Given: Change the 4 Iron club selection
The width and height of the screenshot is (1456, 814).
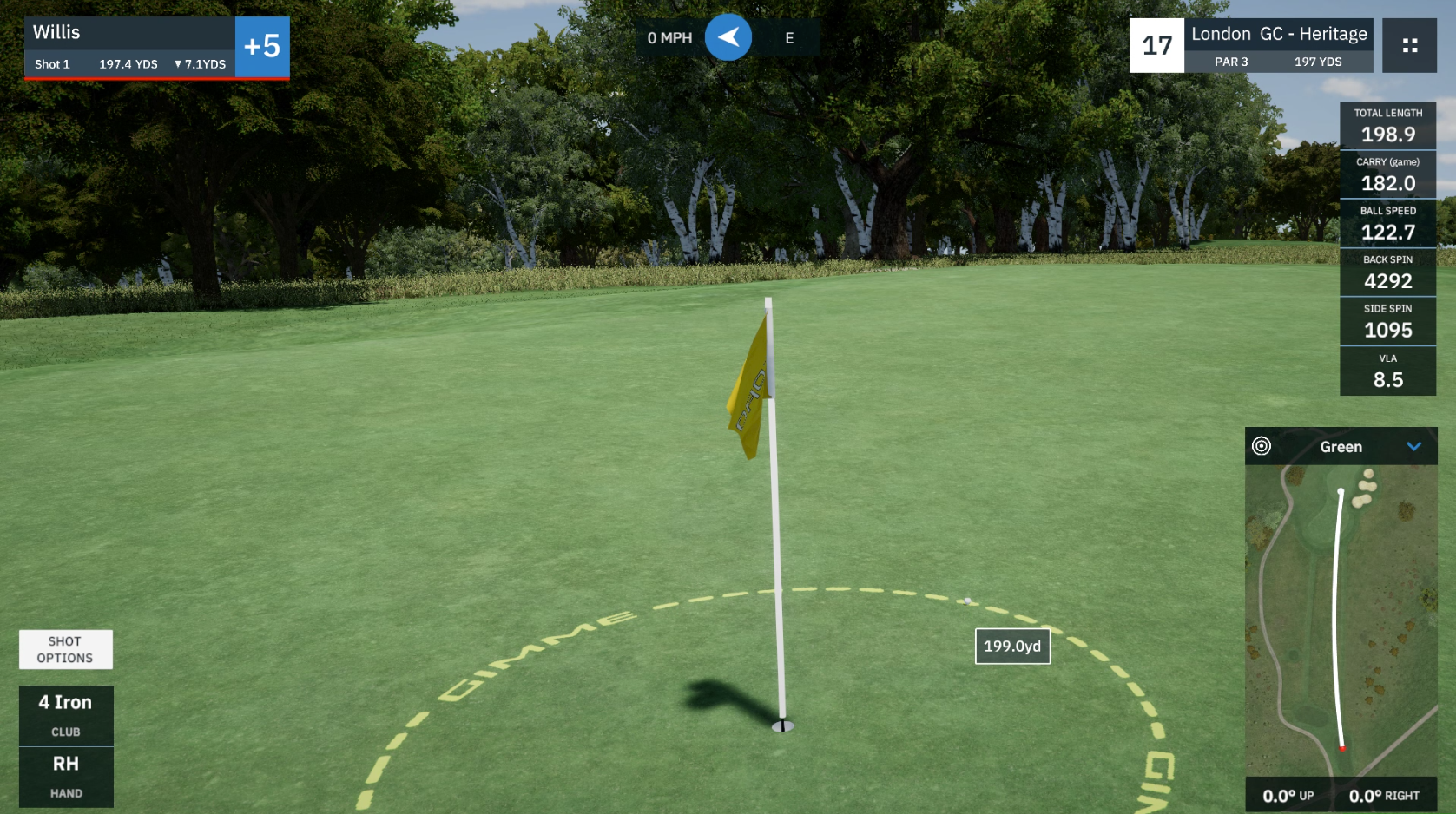Looking at the screenshot, I should pos(66,715).
